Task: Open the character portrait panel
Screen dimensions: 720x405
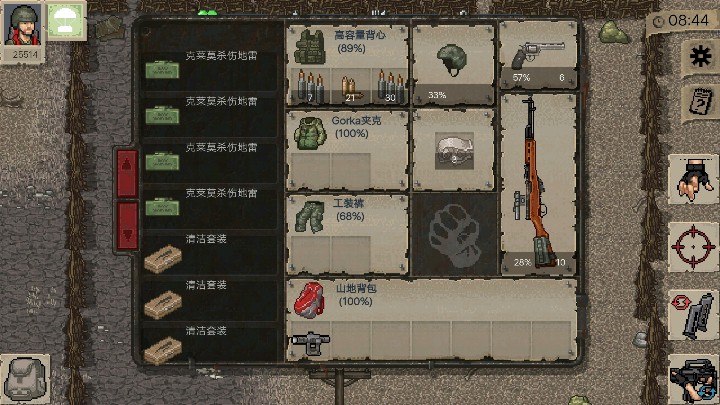Action: pos(22,24)
